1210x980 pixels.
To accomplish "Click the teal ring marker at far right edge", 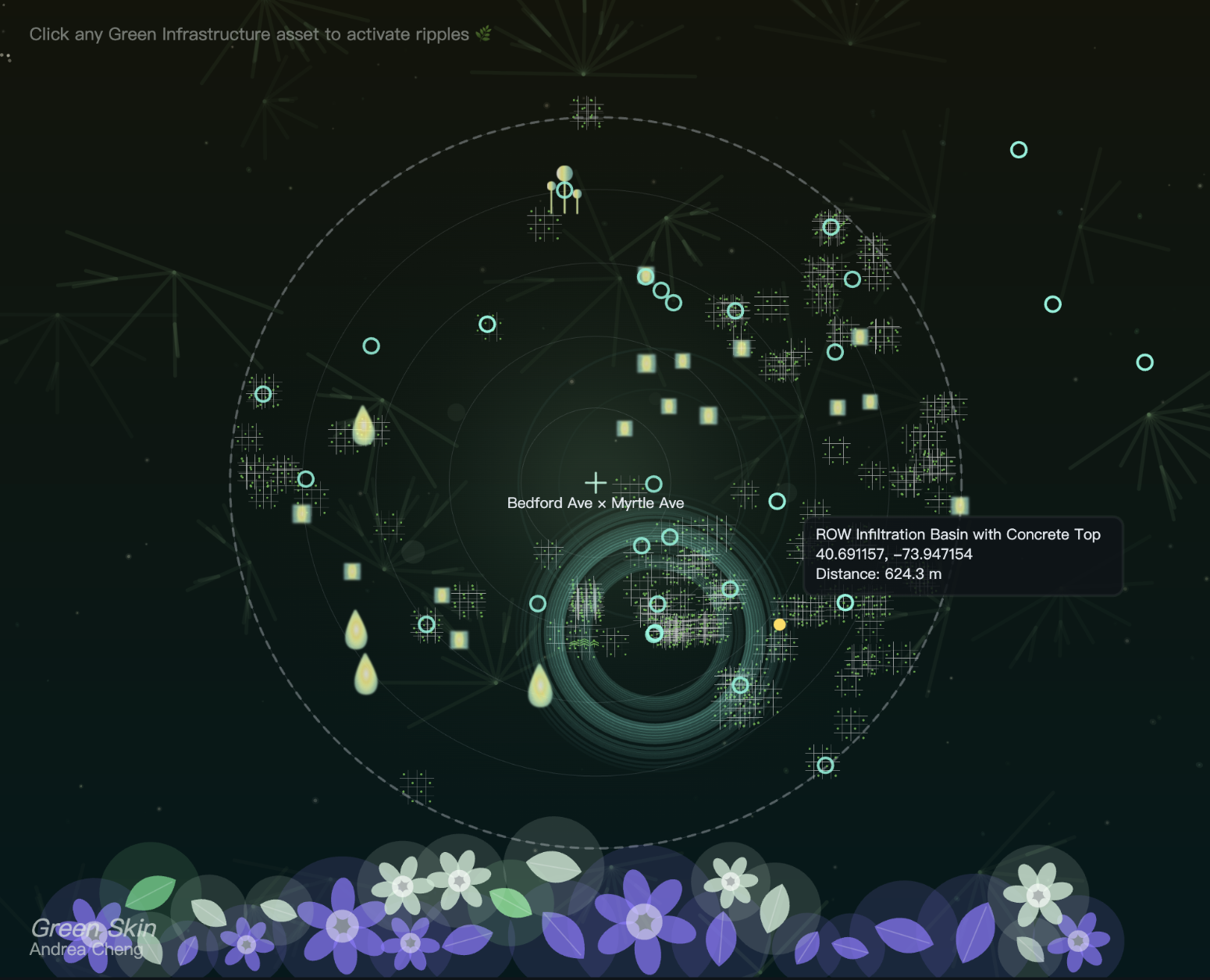I will point(1145,360).
